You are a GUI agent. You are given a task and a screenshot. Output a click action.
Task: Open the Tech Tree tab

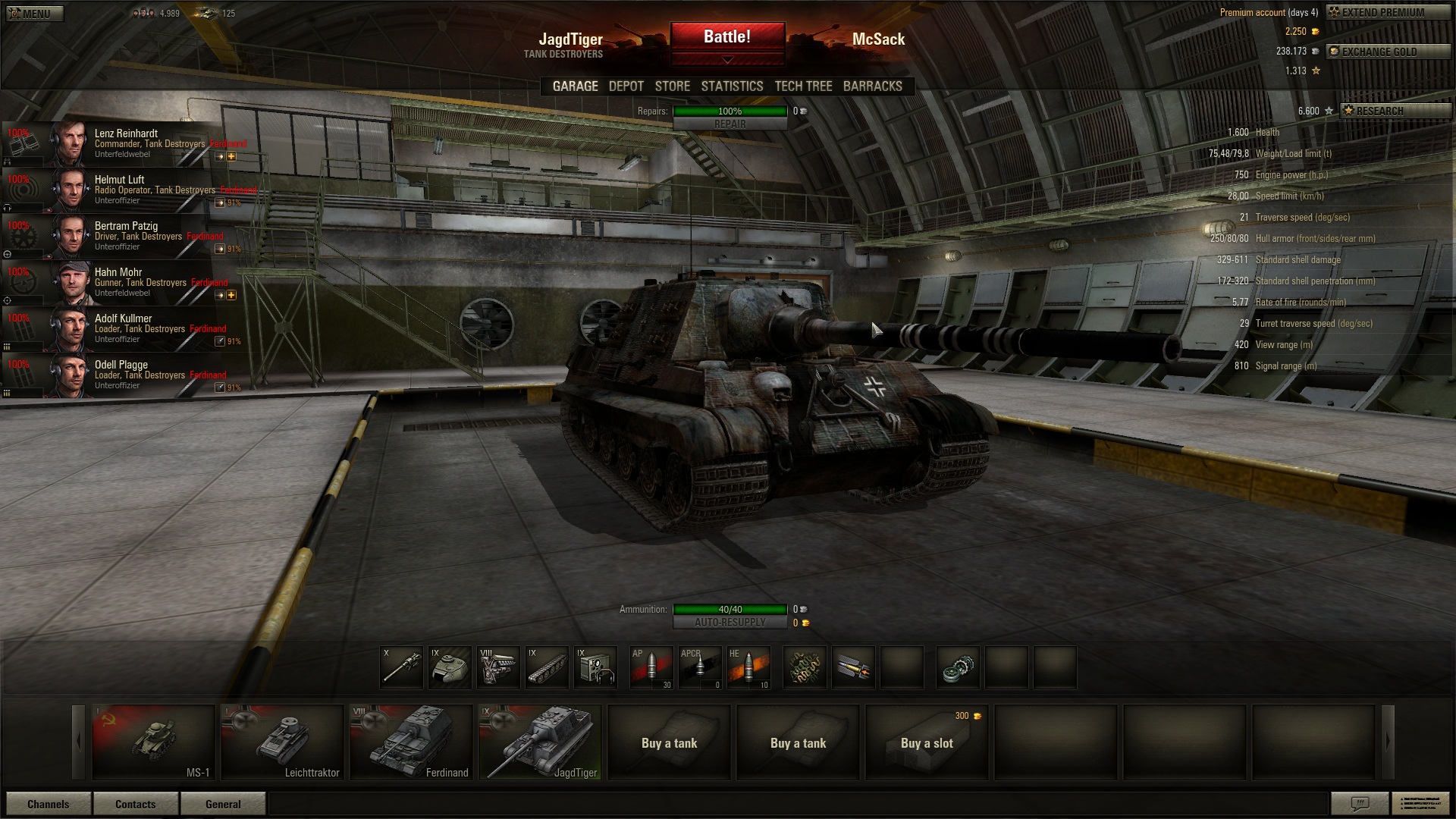click(x=803, y=86)
